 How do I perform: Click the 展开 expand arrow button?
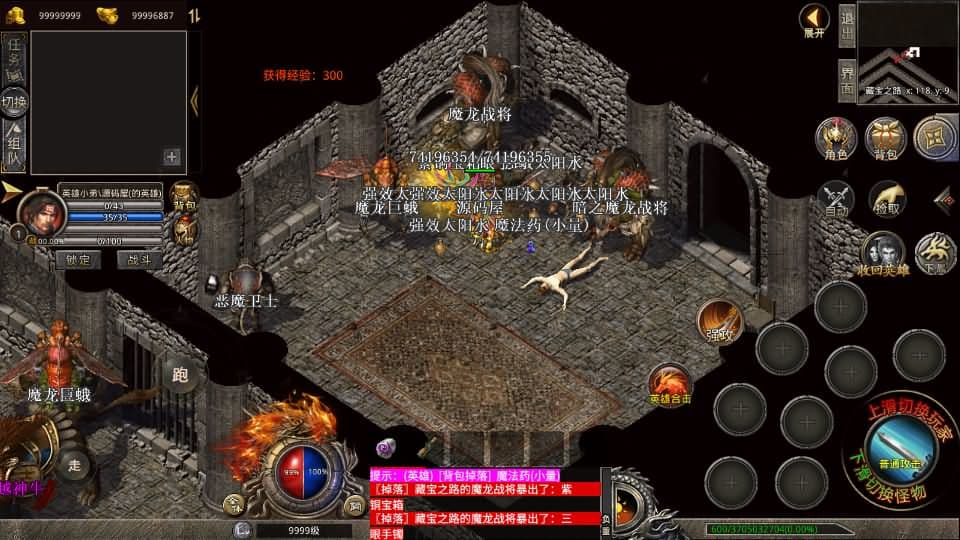click(x=814, y=20)
